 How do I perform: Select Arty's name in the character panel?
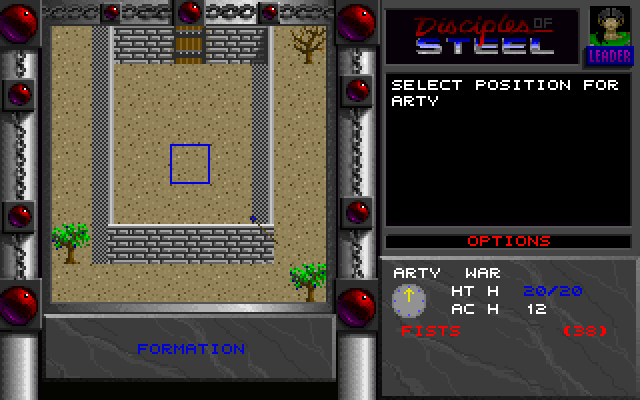pos(416,272)
